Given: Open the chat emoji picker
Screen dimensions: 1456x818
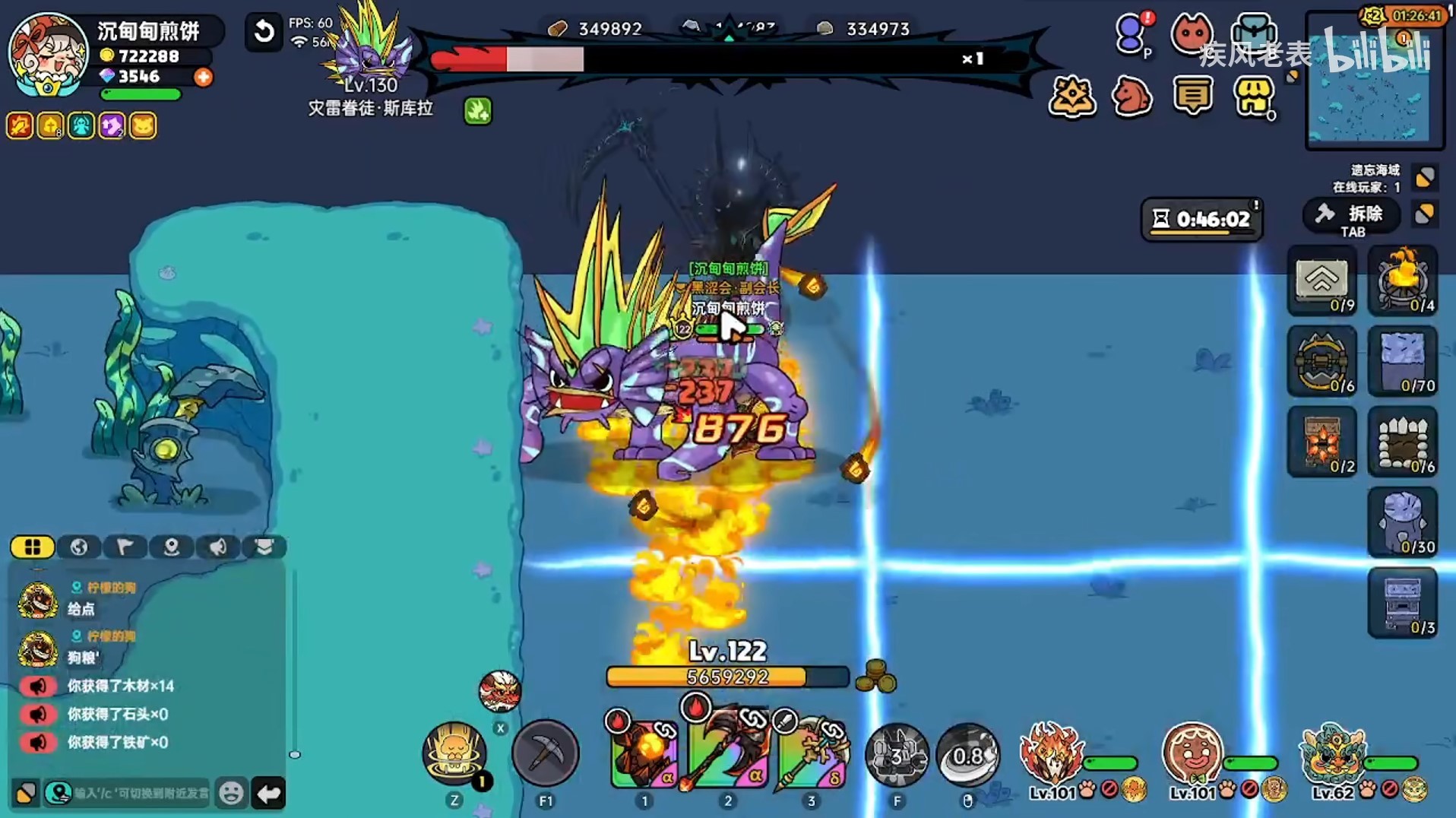Looking at the screenshot, I should coord(231,793).
